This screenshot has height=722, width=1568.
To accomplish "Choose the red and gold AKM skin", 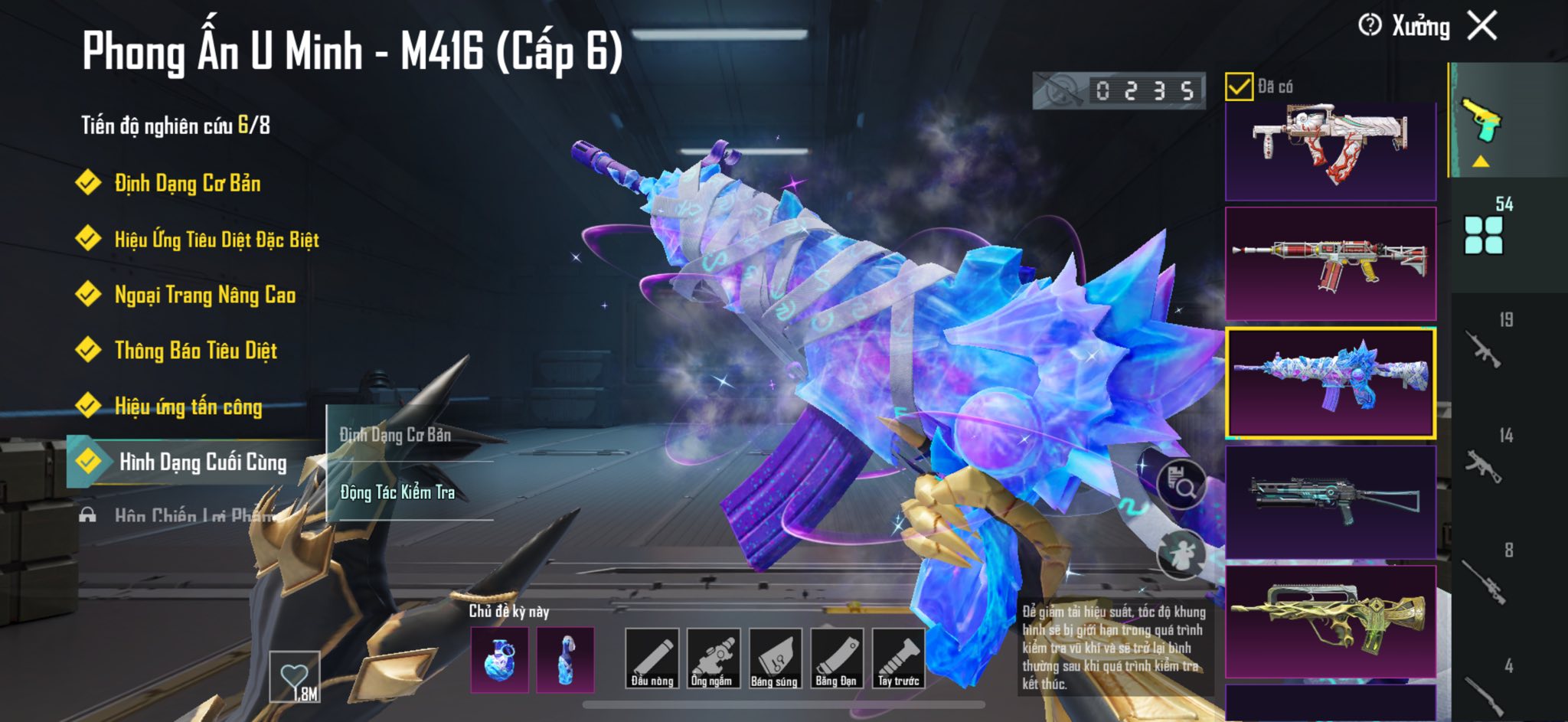I will (x=1331, y=263).
